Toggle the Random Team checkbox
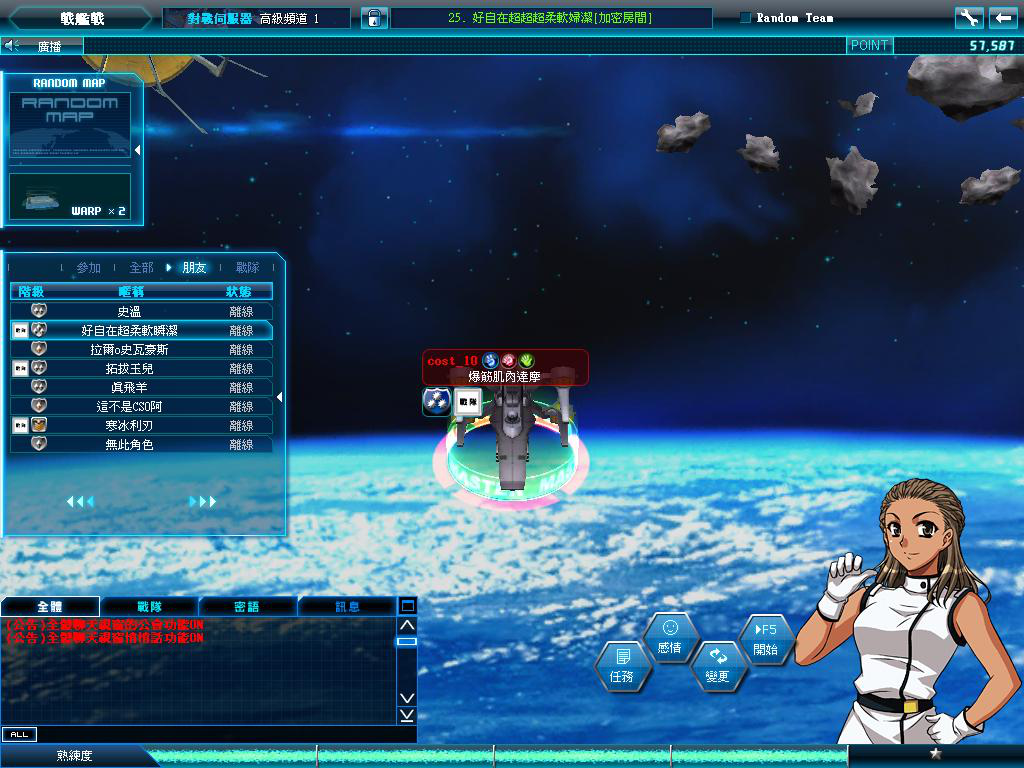The image size is (1024, 768). [746, 18]
